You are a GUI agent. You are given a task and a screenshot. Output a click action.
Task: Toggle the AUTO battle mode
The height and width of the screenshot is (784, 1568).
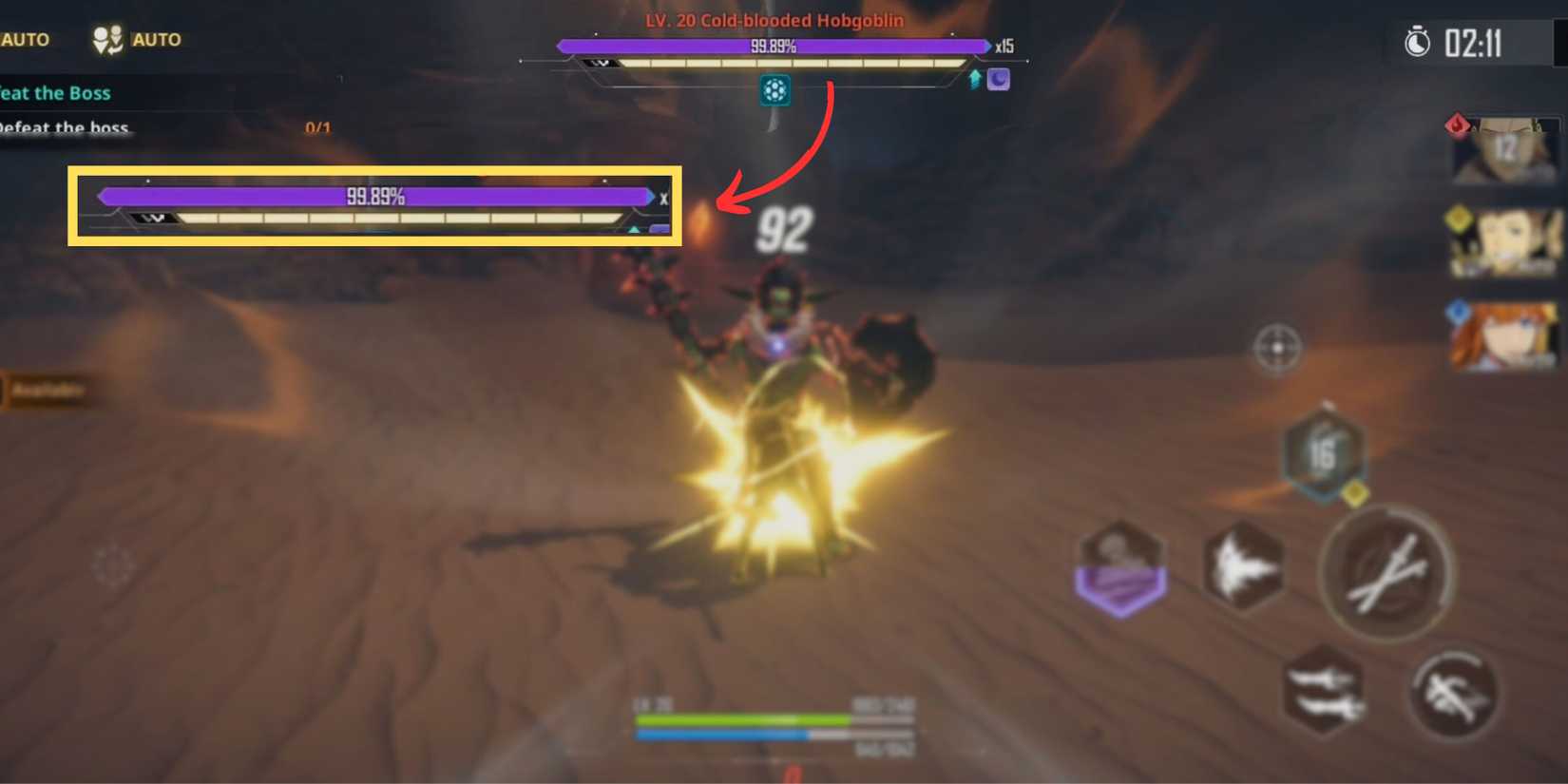[24, 39]
